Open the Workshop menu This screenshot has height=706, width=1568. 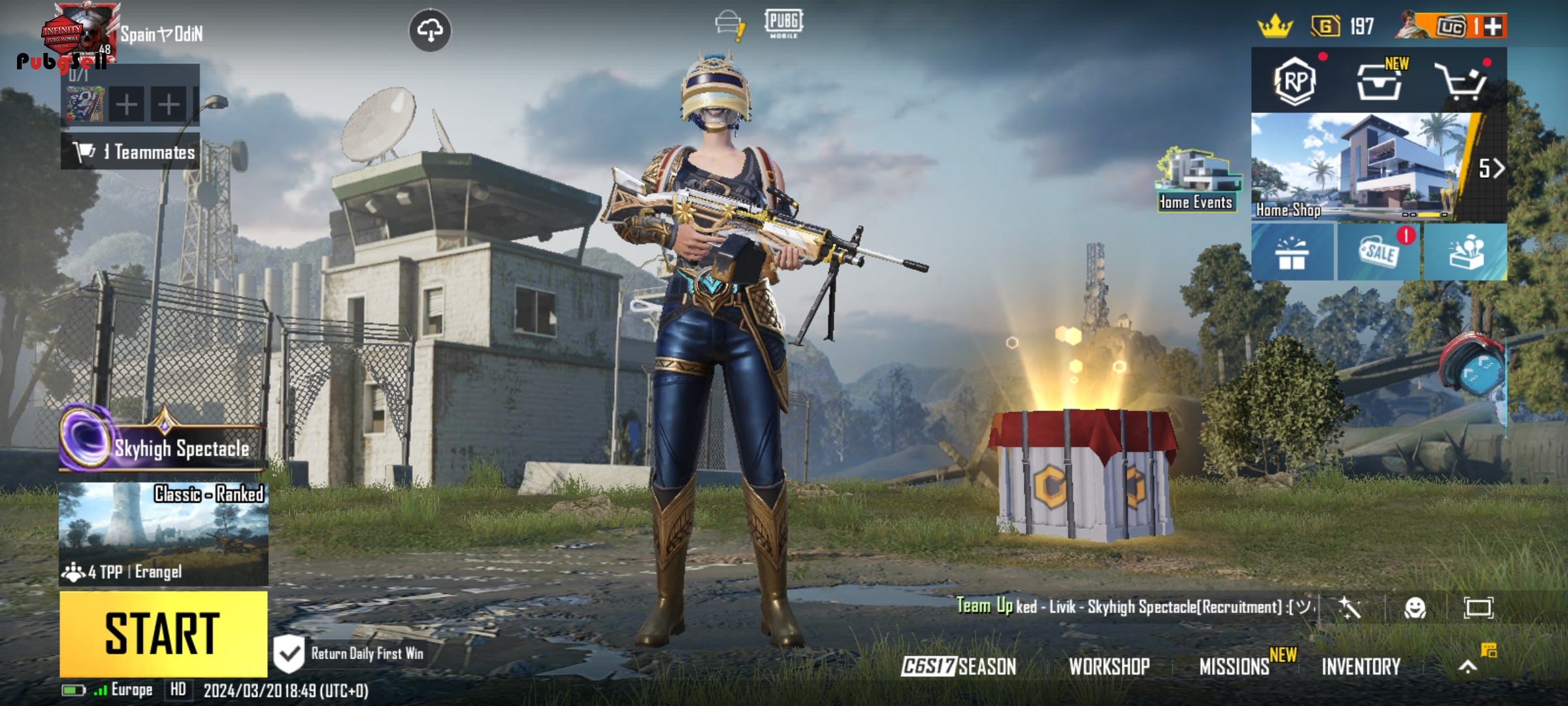pyautogui.click(x=1109, y=667)
